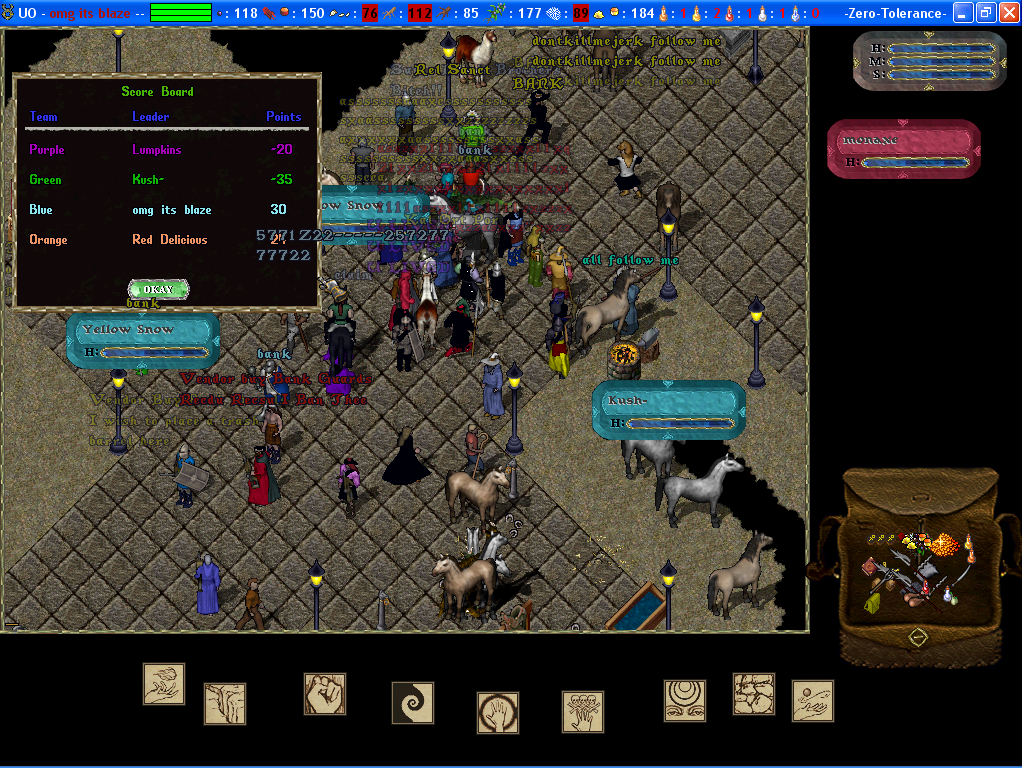Activate the black spiral skill icon
The width and height of the screenshot is (1024, 768).
[x=412, y=702]
